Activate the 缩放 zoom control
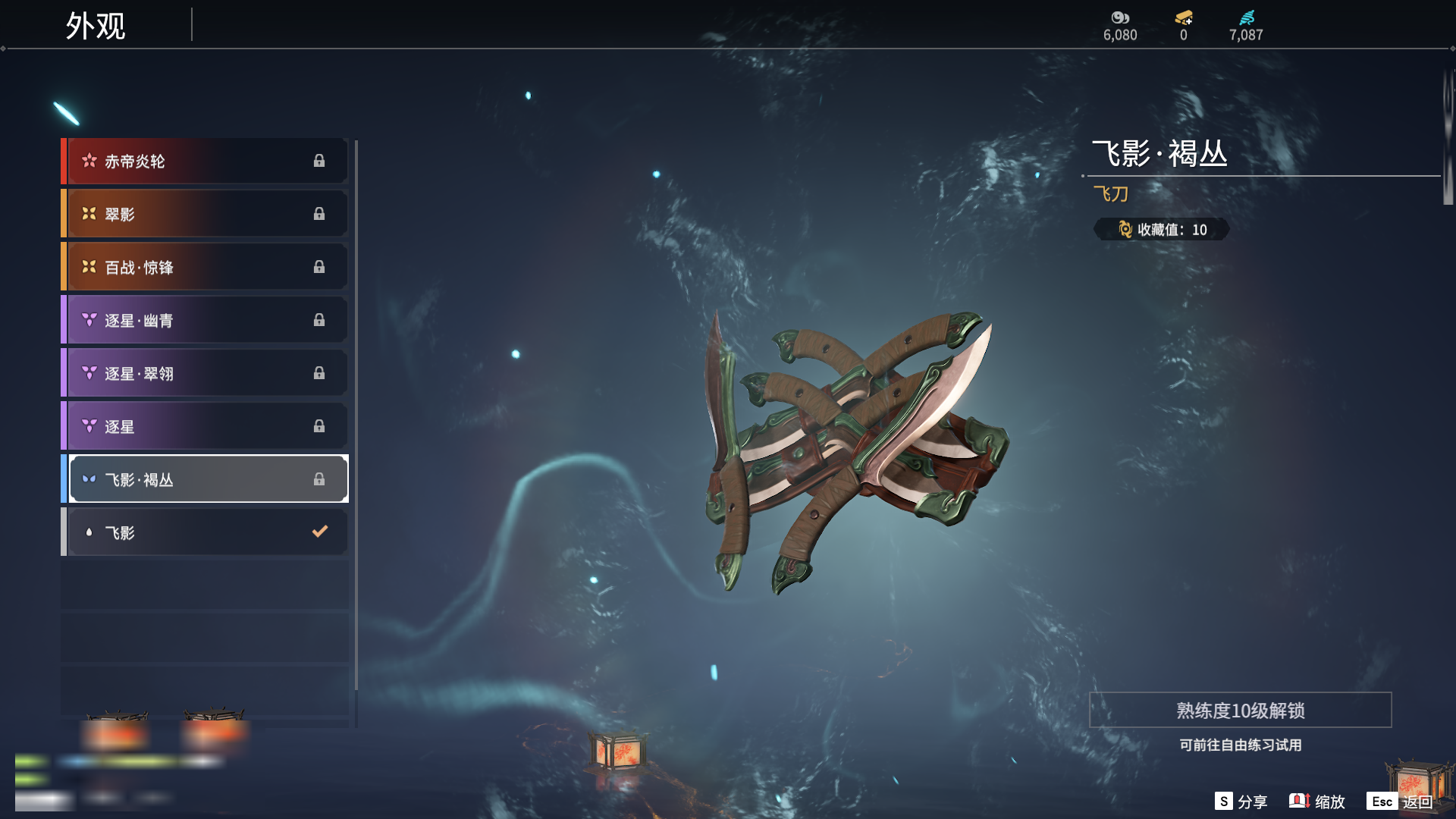 pos(1317,802)
